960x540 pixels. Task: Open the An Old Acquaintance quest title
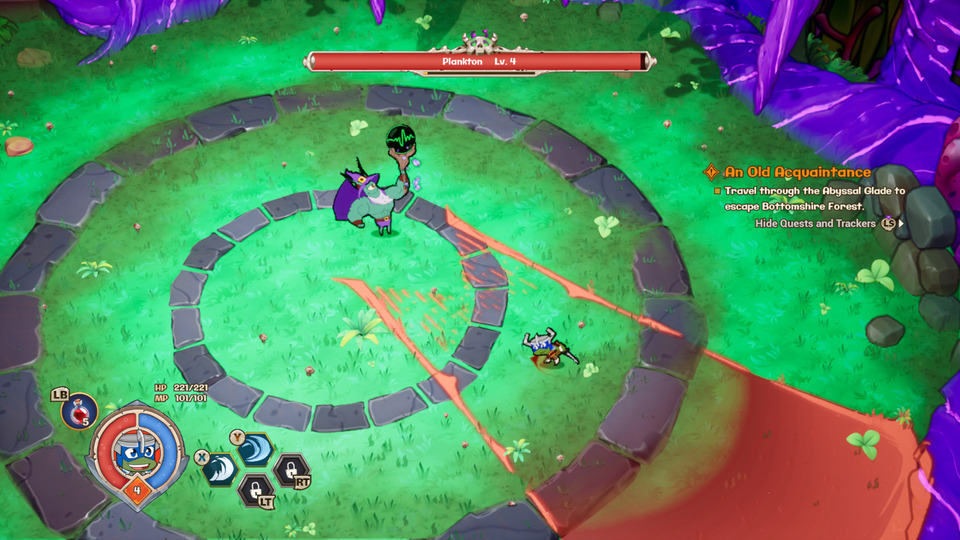point(797,172)
